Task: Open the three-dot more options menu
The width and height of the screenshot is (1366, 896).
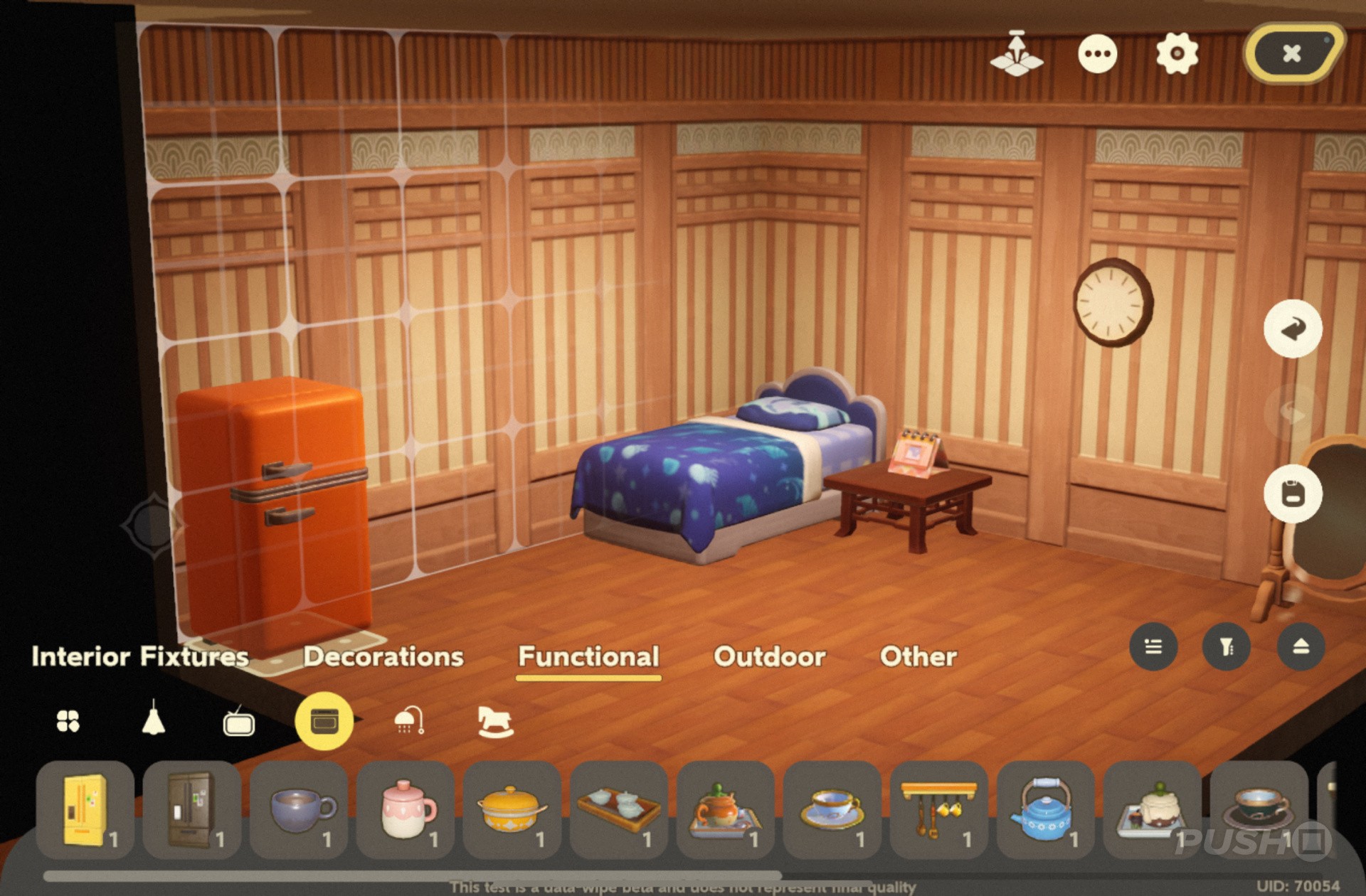Action: [x=1097, y=53]
